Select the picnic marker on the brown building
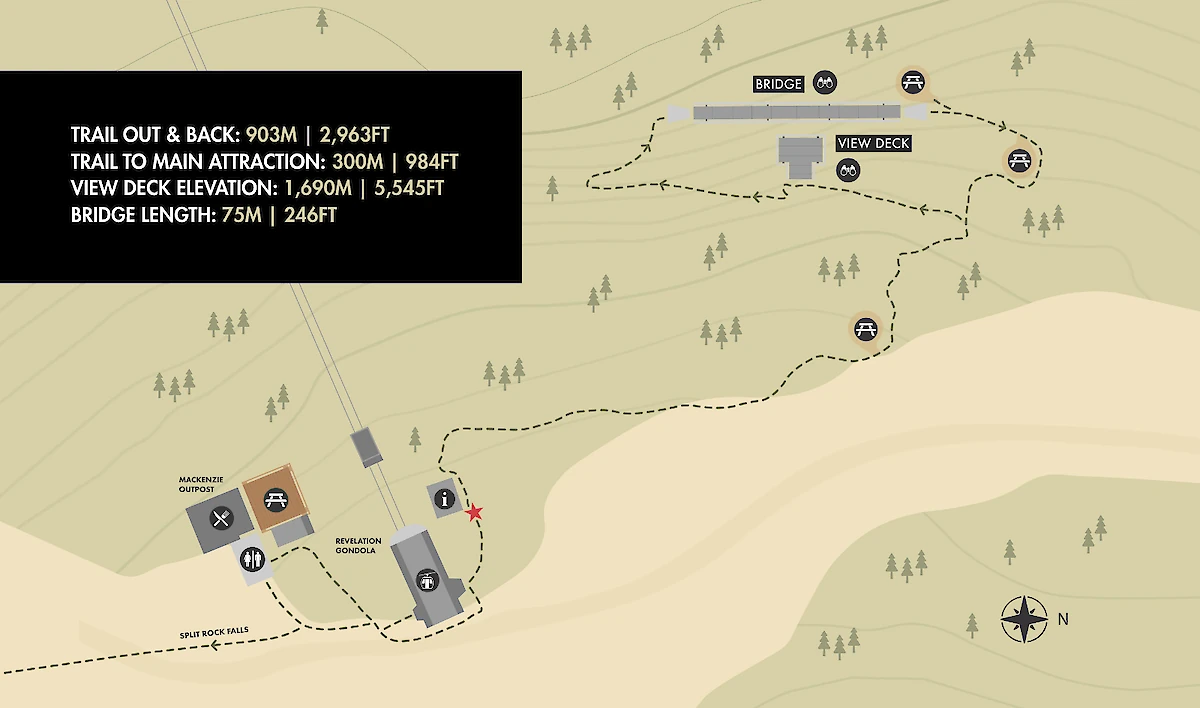Viewport: 1200px width, 708px height. [x=274, y=499]
